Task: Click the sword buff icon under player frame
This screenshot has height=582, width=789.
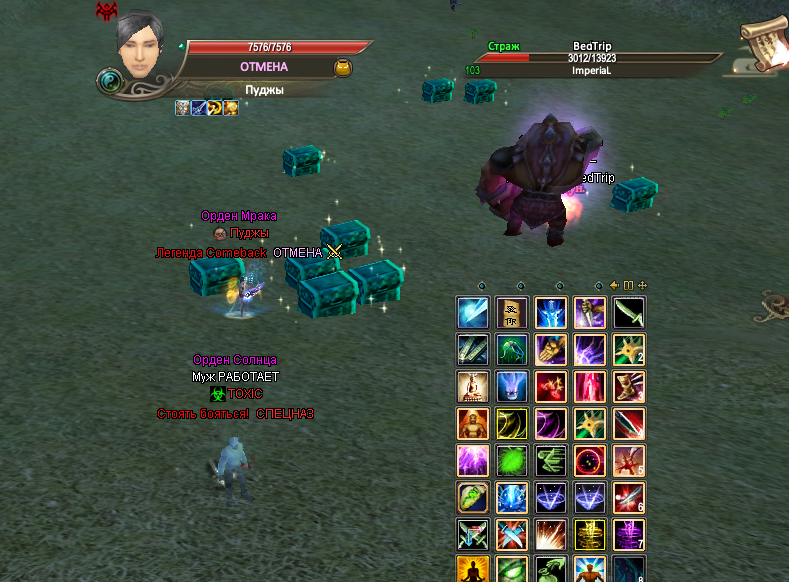Action: pyautogui.click(x=199, y=108)
